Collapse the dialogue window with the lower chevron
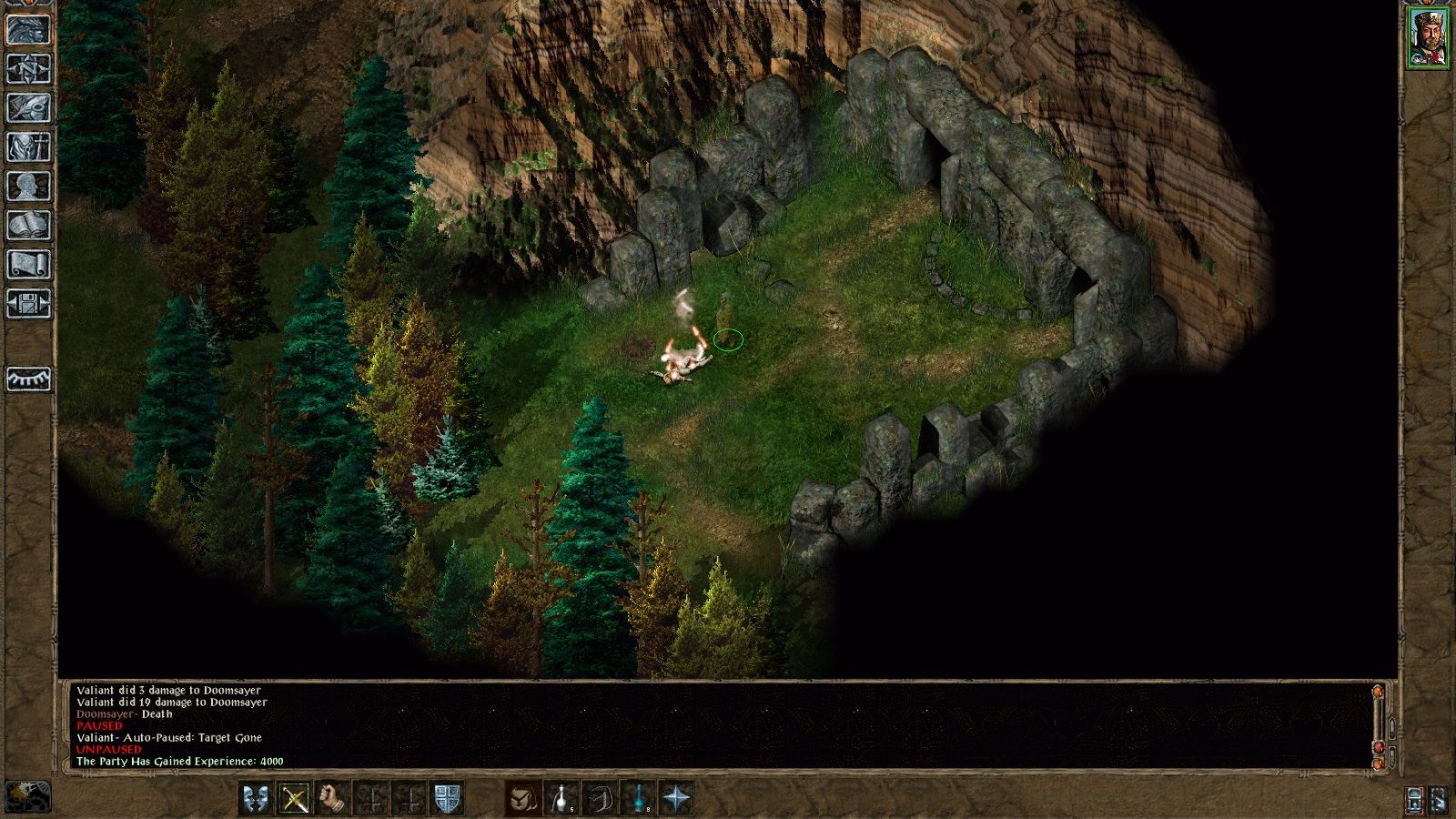The height and width of the screenshot is (819, 1456). click(1391, 757)
